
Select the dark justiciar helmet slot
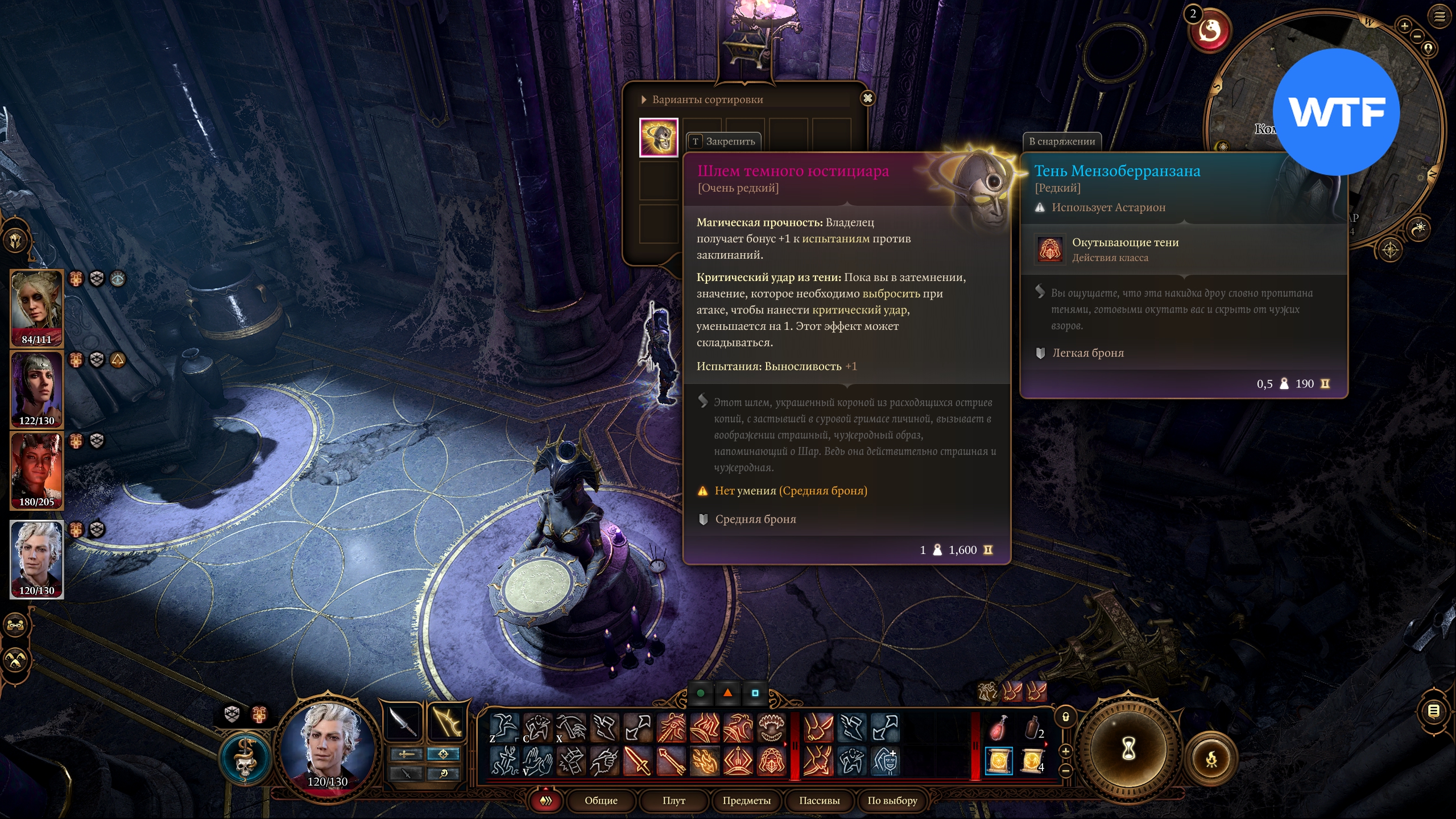coord(659,137)
